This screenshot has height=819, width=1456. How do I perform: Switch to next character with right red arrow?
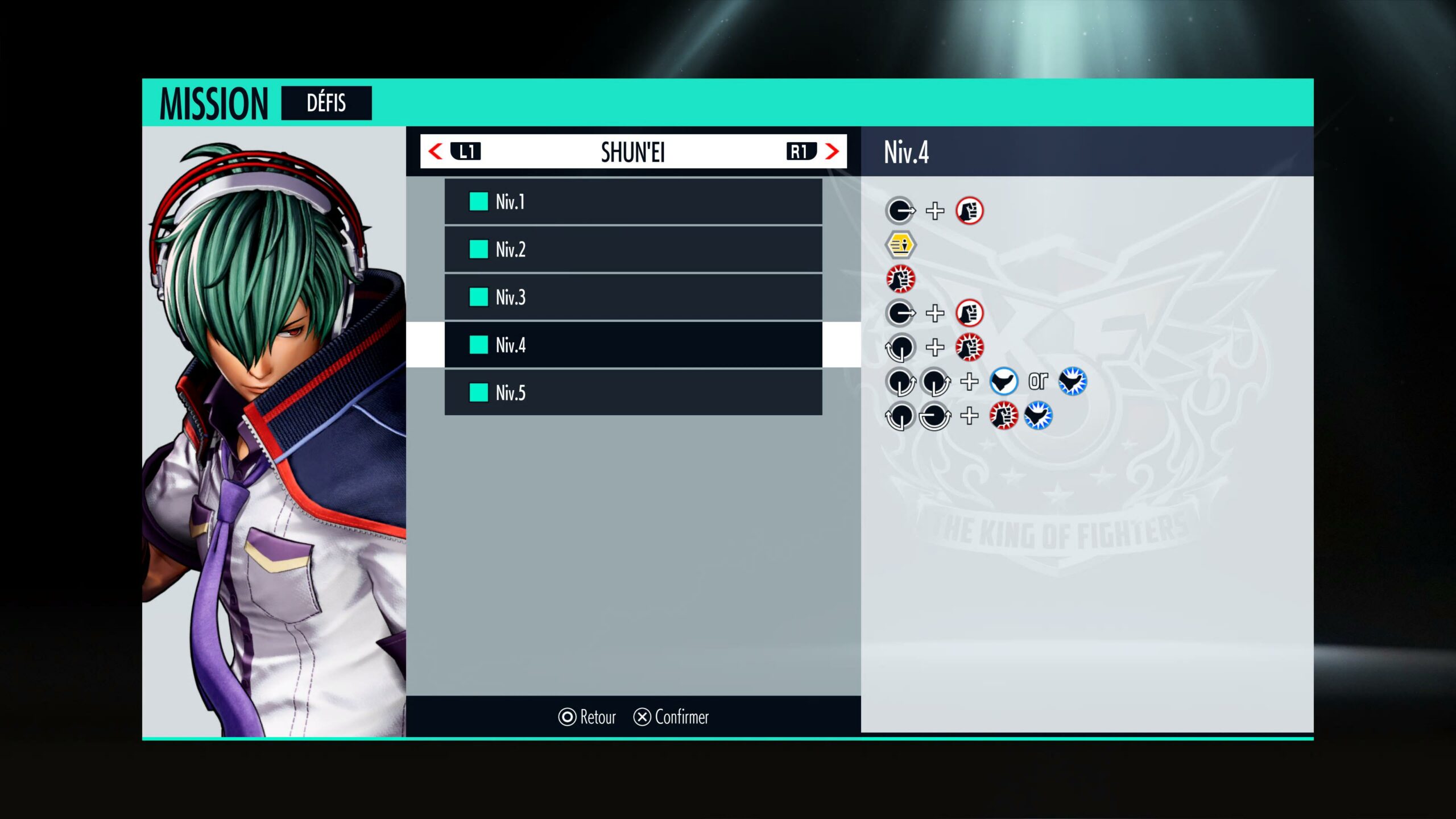click(832, 152)
